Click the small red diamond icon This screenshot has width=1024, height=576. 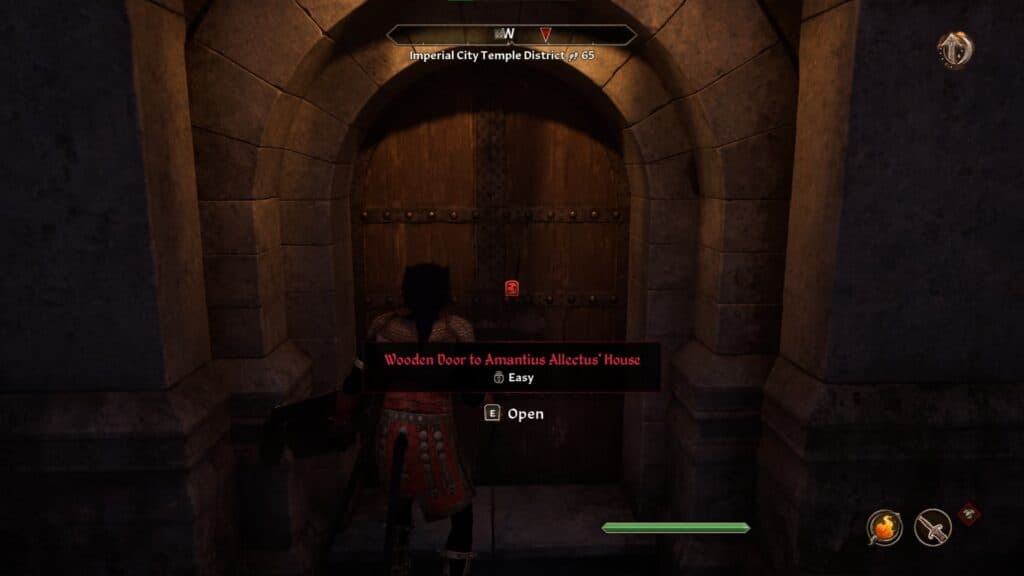pos(968,514)
